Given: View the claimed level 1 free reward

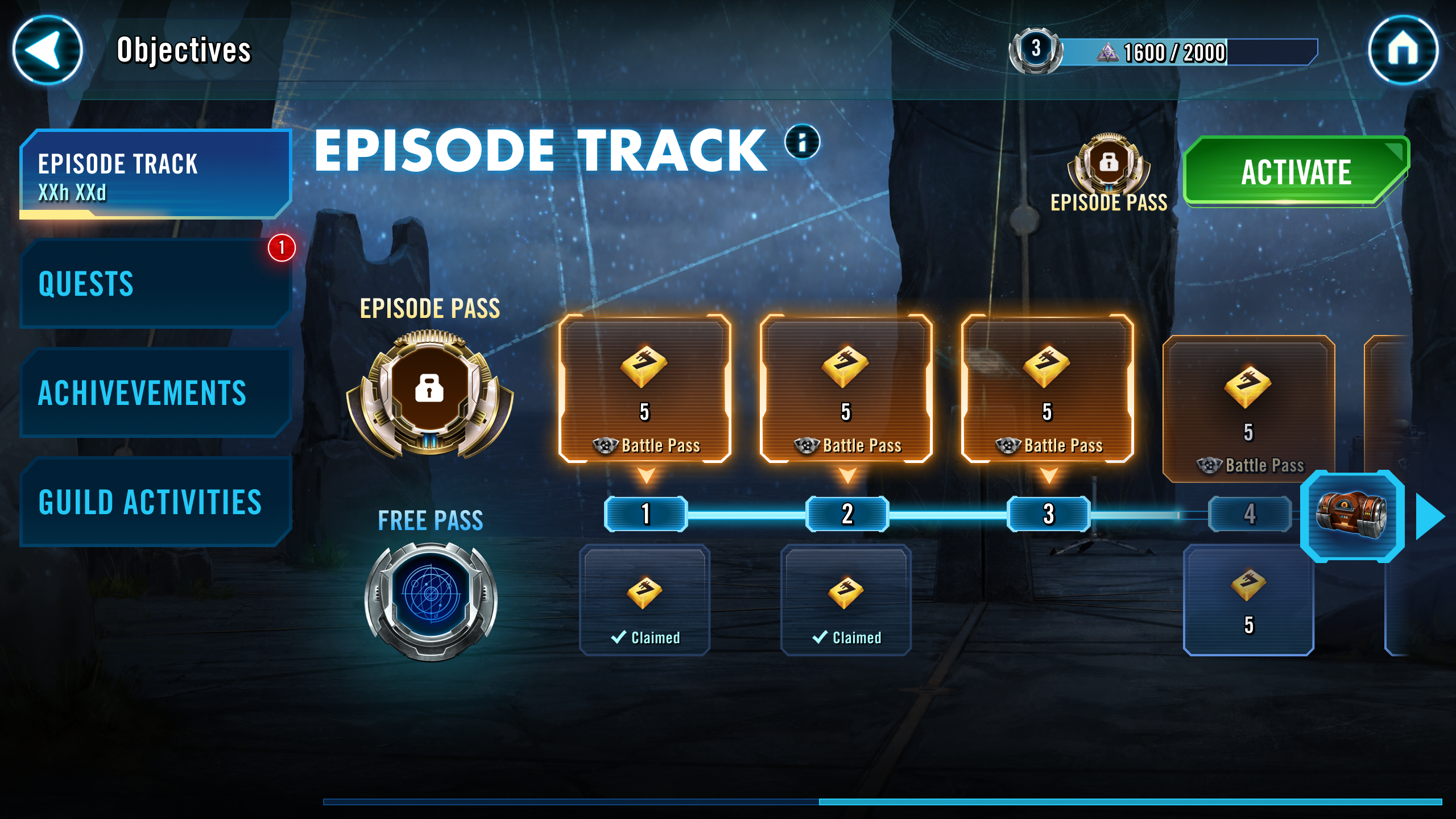Looking at the screenshot, I should click(645, 600).
